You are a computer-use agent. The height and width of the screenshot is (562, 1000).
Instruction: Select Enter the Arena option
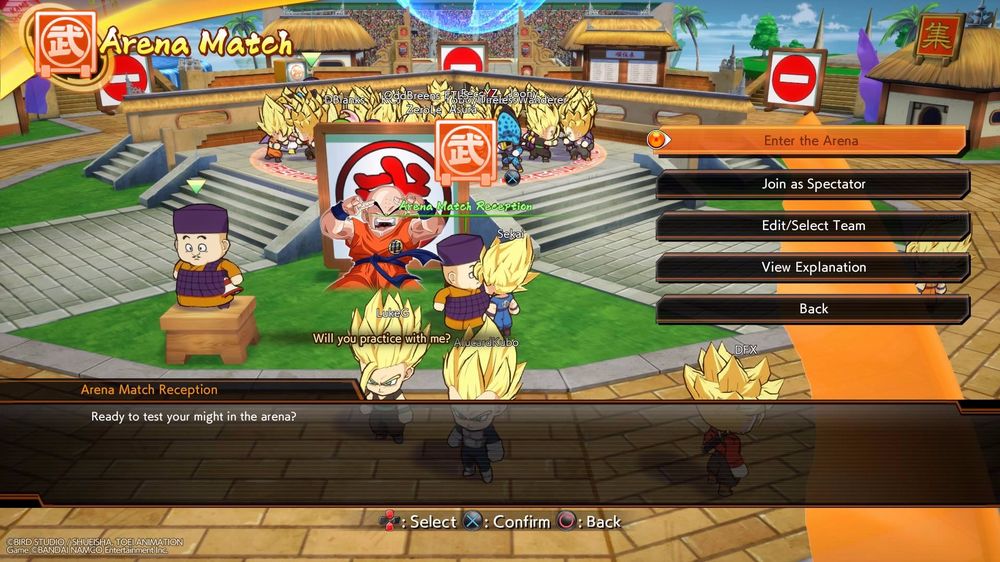[811, 141]
